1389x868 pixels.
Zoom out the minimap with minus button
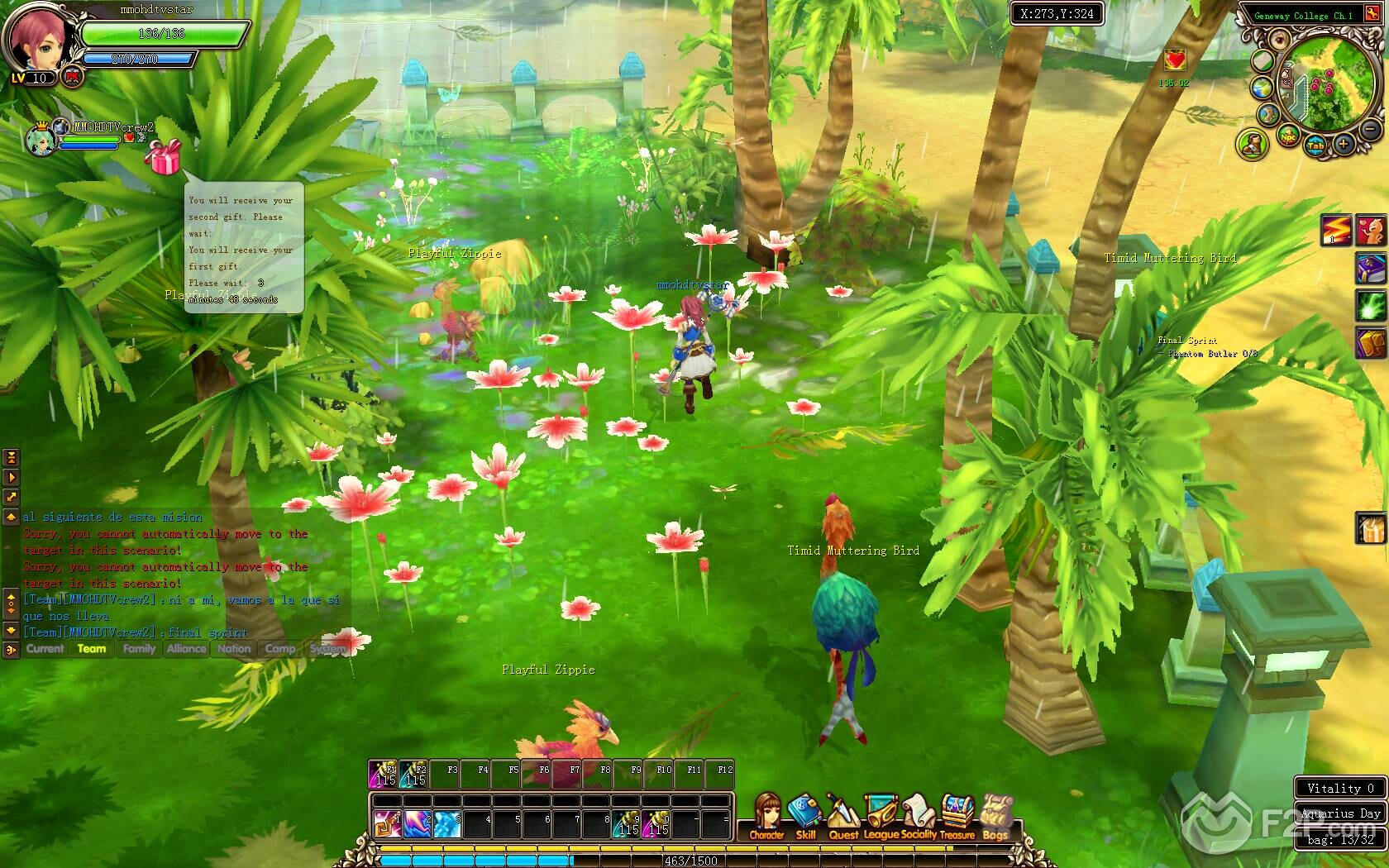tap(1370, 130)
